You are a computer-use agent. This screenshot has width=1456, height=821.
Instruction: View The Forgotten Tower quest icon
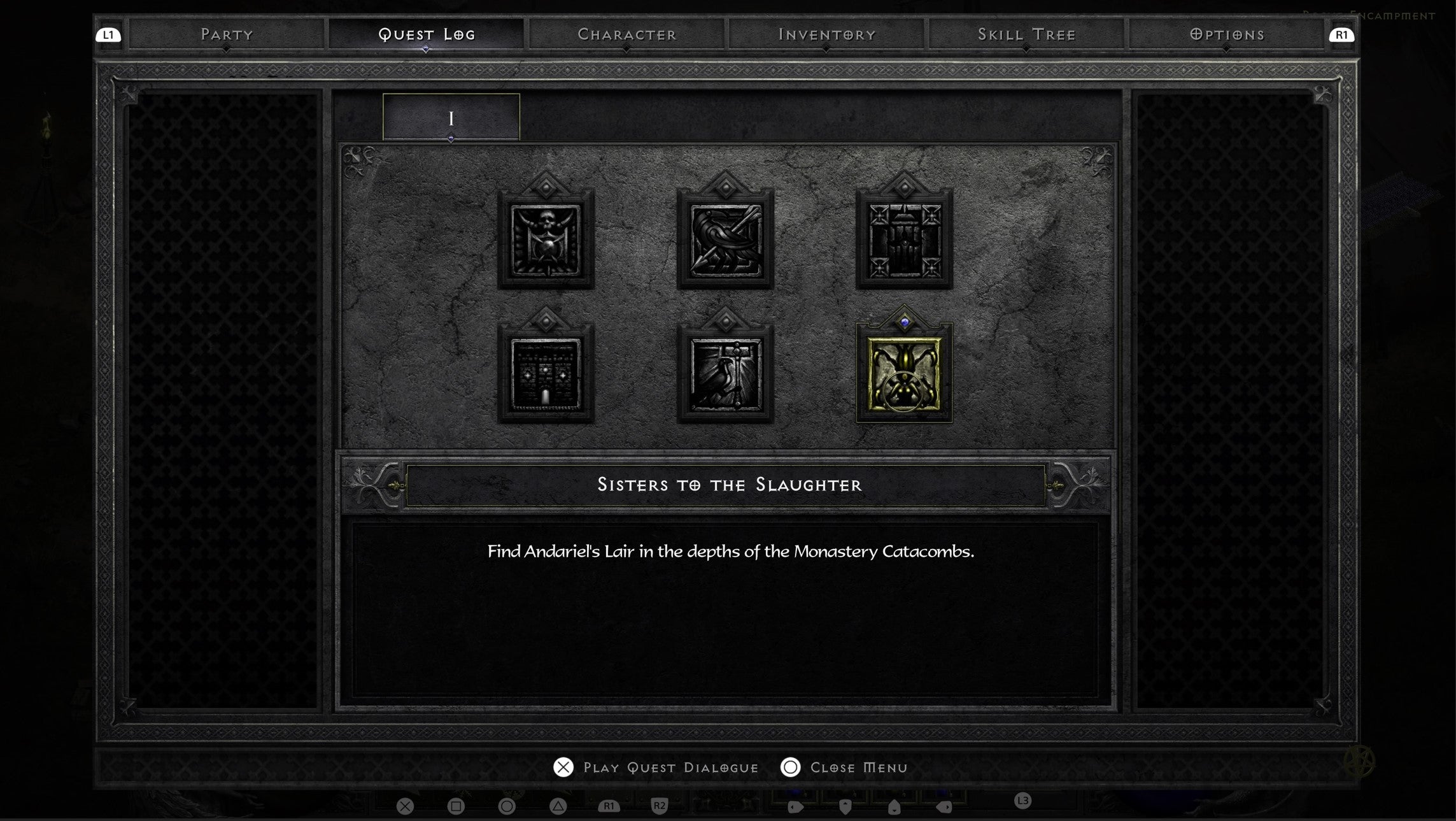point(546,373)
